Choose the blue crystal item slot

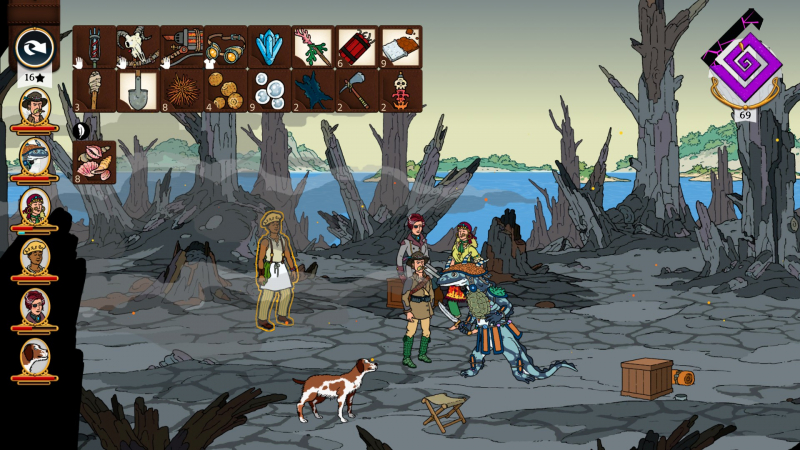coord(269,47)
